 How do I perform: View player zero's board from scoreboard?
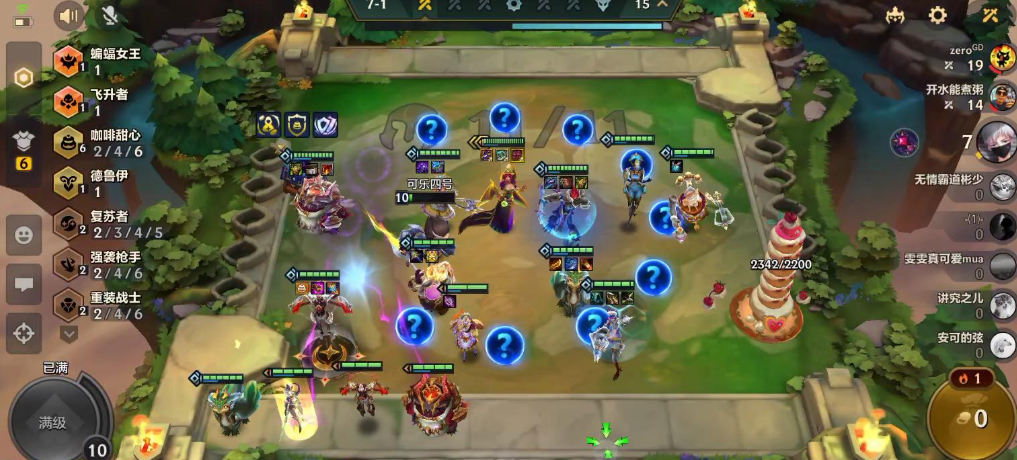pyautogui.click(x=1002, y=58)
